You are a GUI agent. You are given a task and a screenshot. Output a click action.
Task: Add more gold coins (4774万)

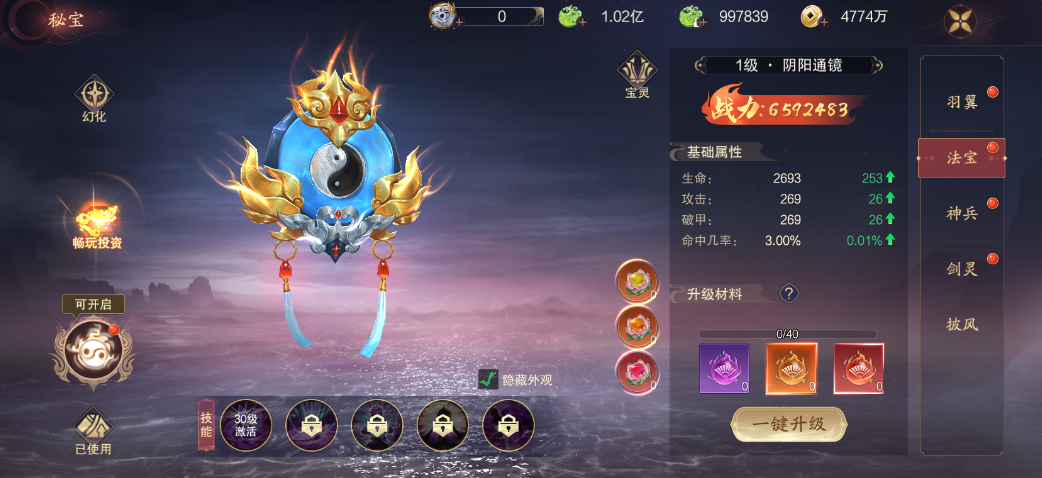tap(813, 16)
